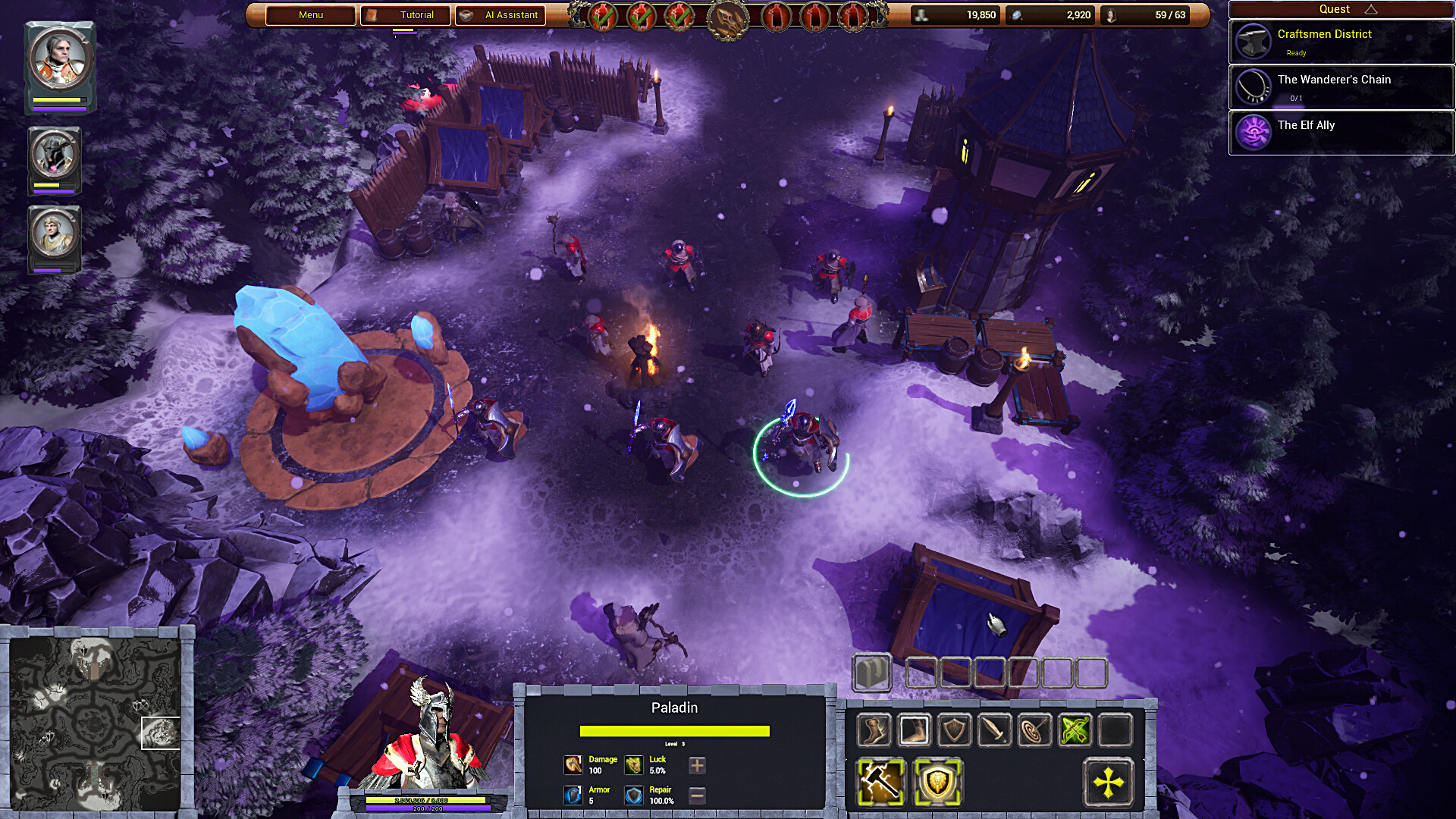Click the glowing bow and arrow item
The width and height of the screenshot is (1456, 819).
1078,730
